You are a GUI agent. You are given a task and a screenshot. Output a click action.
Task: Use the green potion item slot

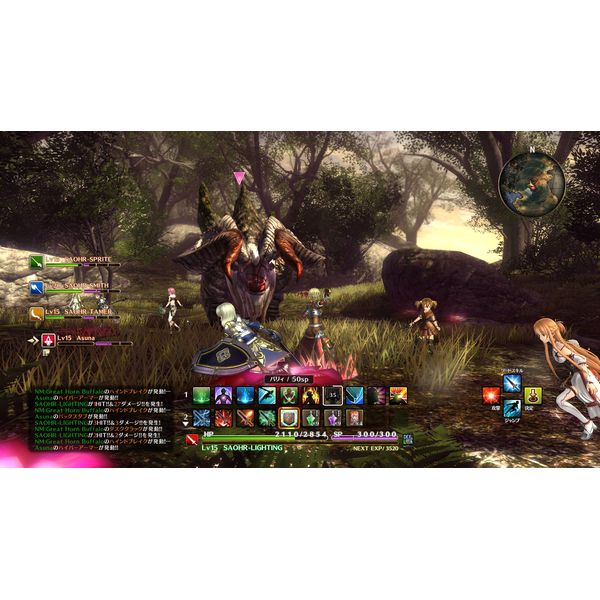click(x=310, y=417)
